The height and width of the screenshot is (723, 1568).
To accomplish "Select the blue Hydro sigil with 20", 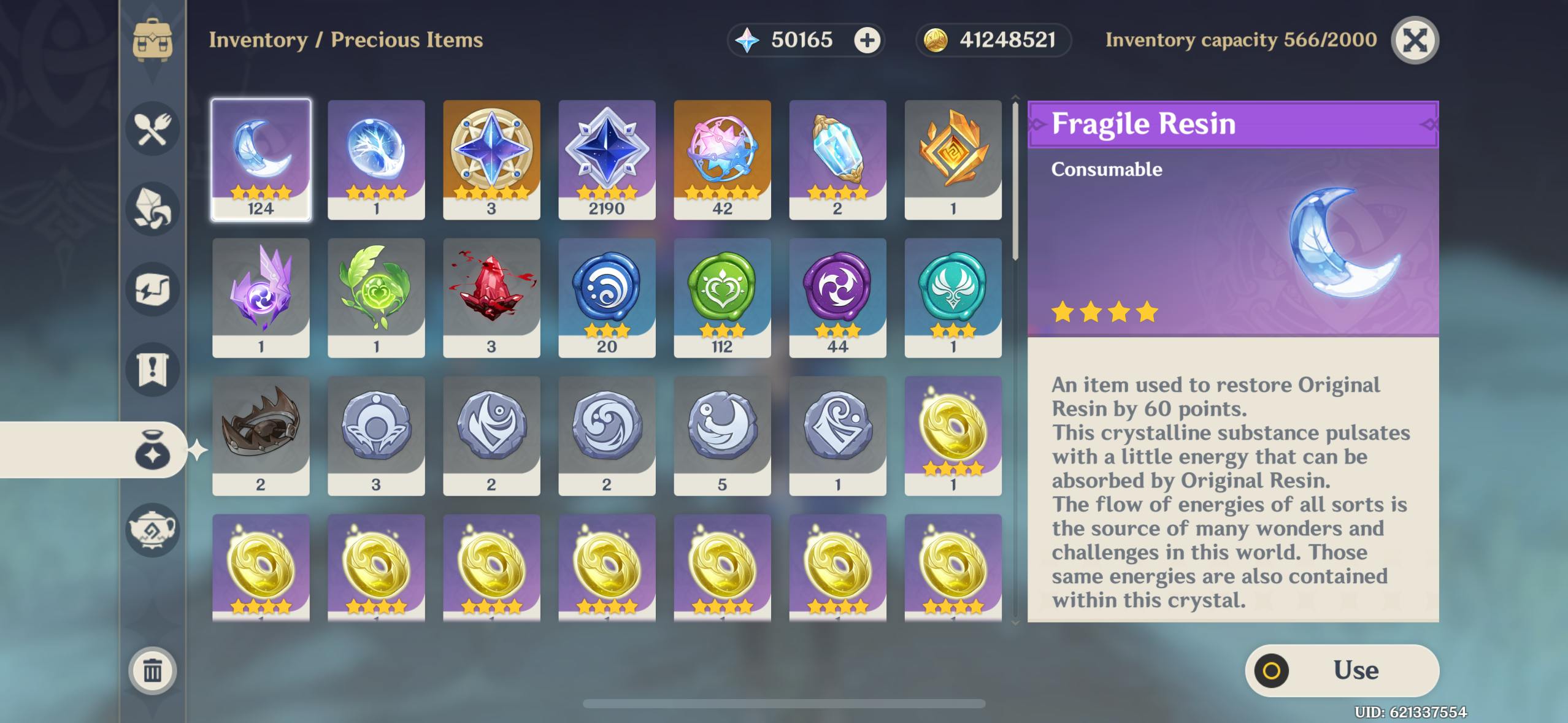I will click(x=607, y=297).
